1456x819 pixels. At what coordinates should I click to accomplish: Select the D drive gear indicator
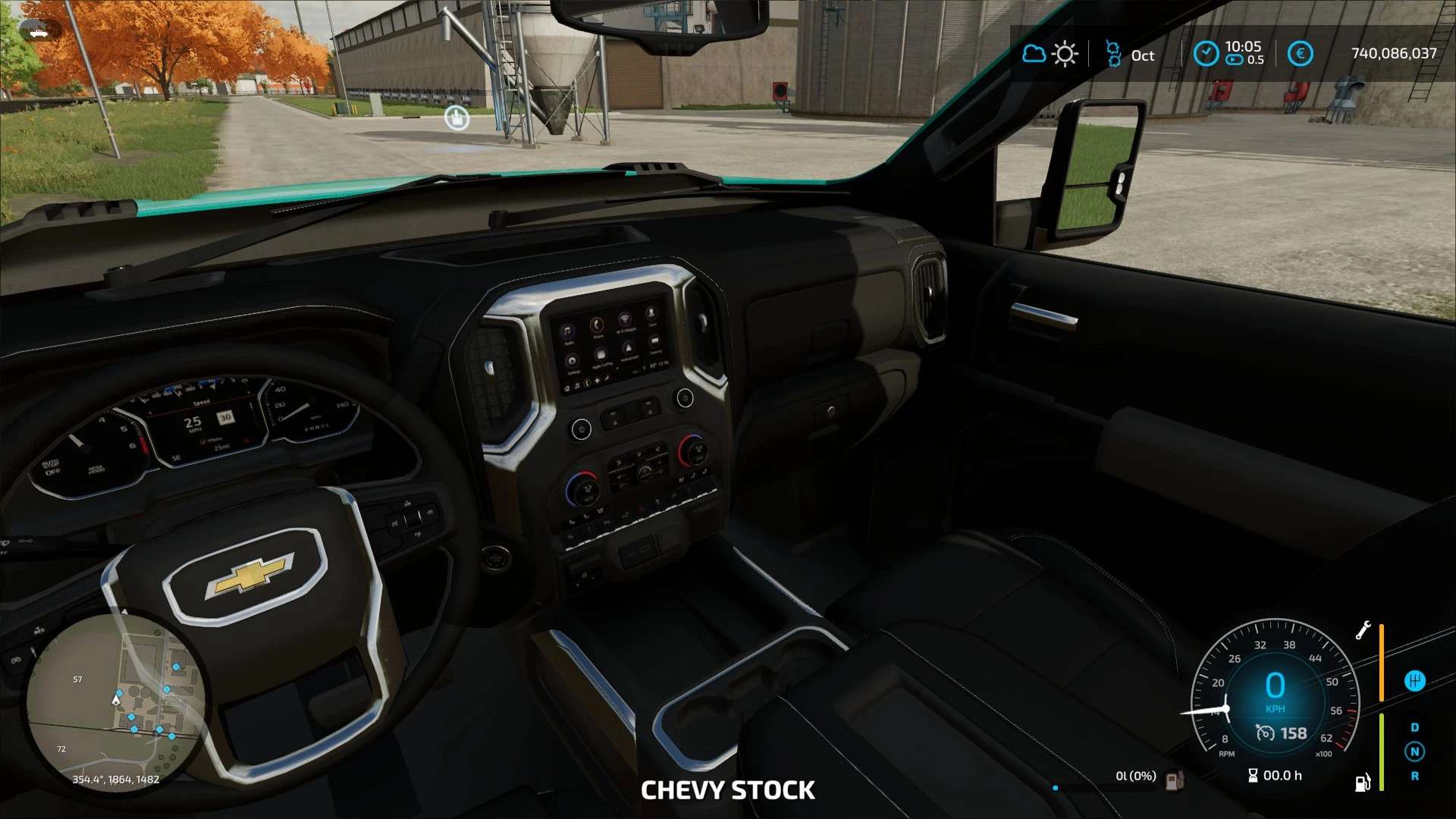pyautogui.click(x=1414, y=727)
